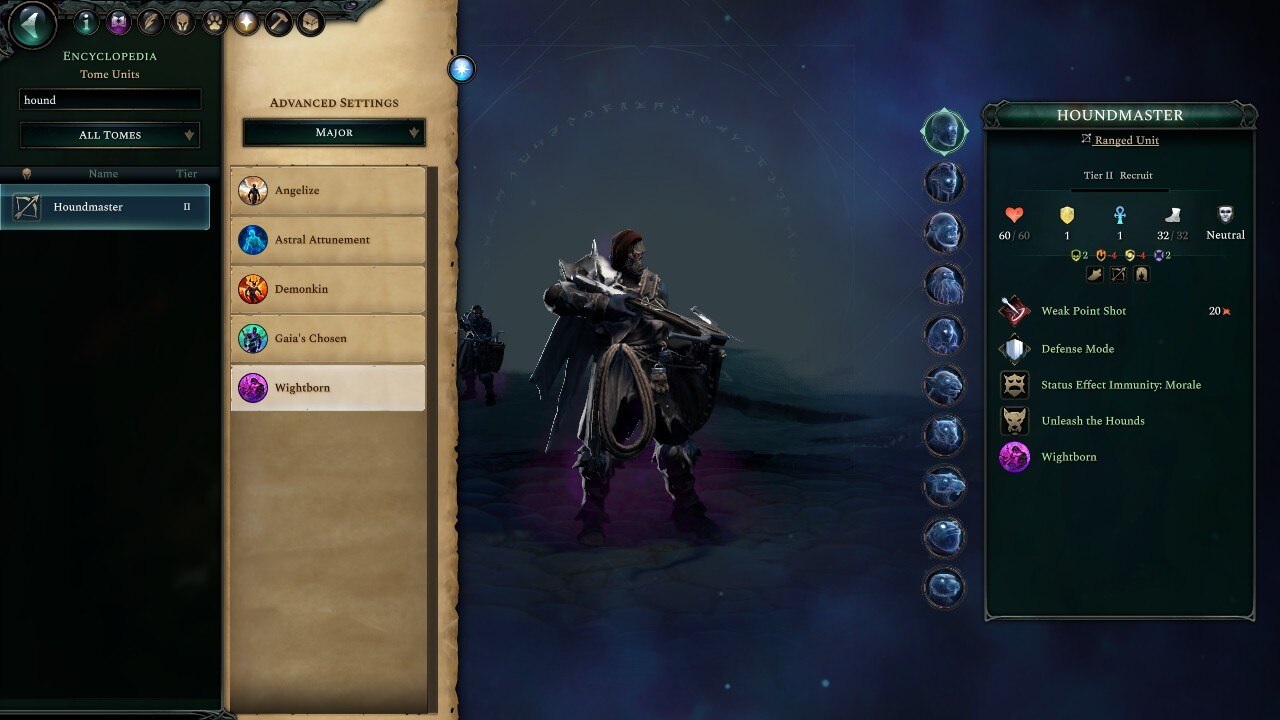The image size is (1280, 720).
Task: Select the paw print category icon
Action: (215, 22)
